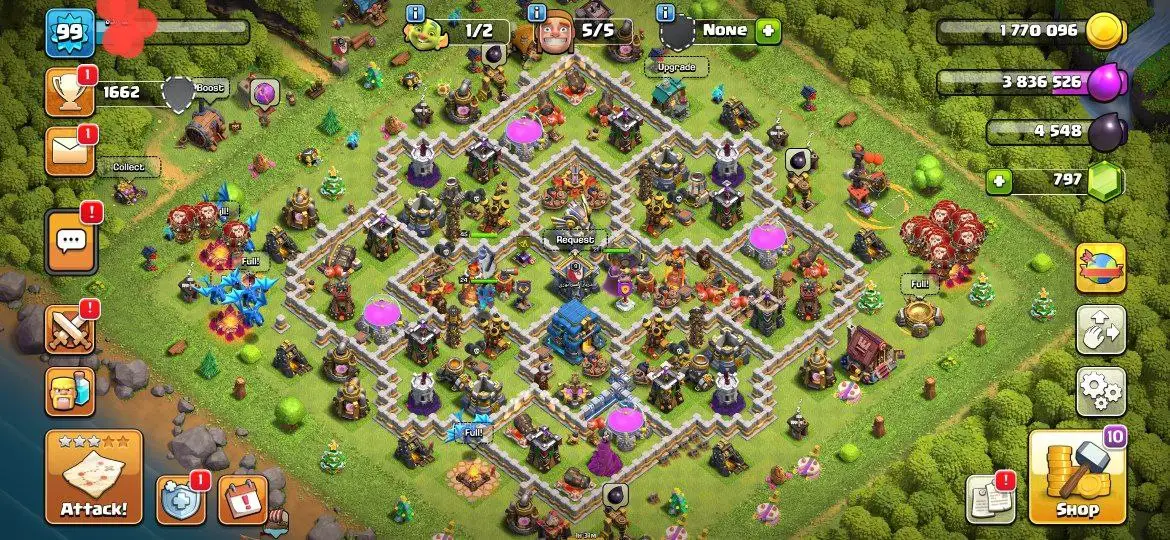This screenshot has width=1170, height=540.
Task: Open the Settings gear menu
Action: point(1100,390)
